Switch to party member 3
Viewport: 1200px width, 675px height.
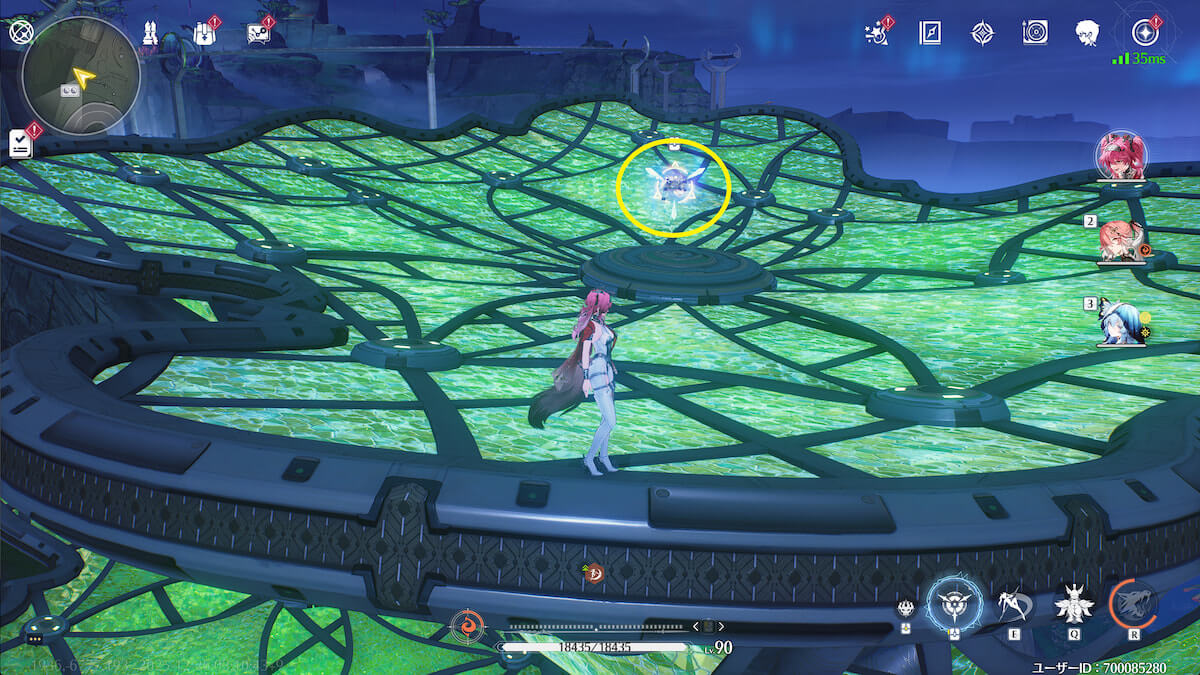(1120, 323)
